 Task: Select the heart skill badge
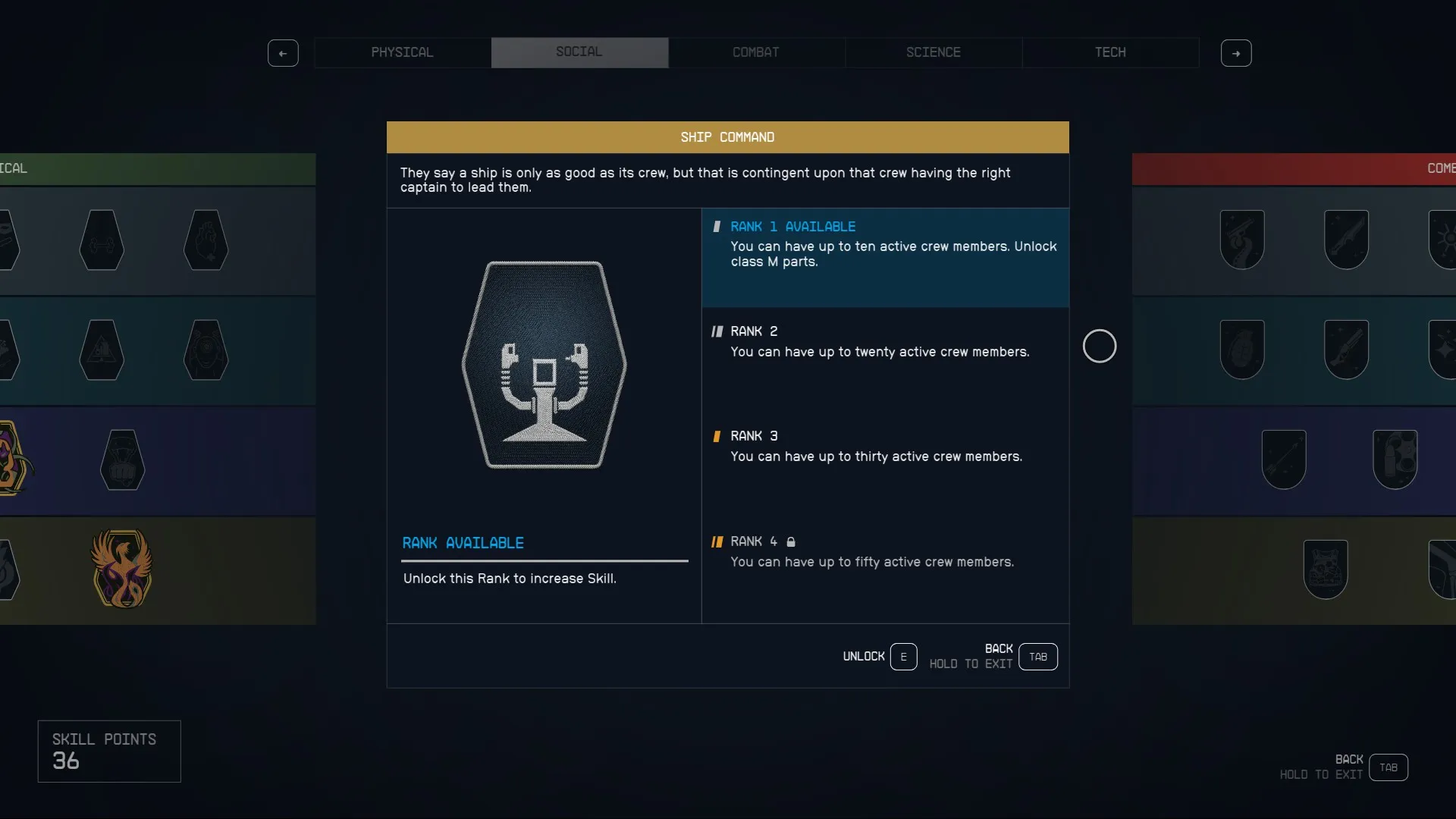coord(206,240)
